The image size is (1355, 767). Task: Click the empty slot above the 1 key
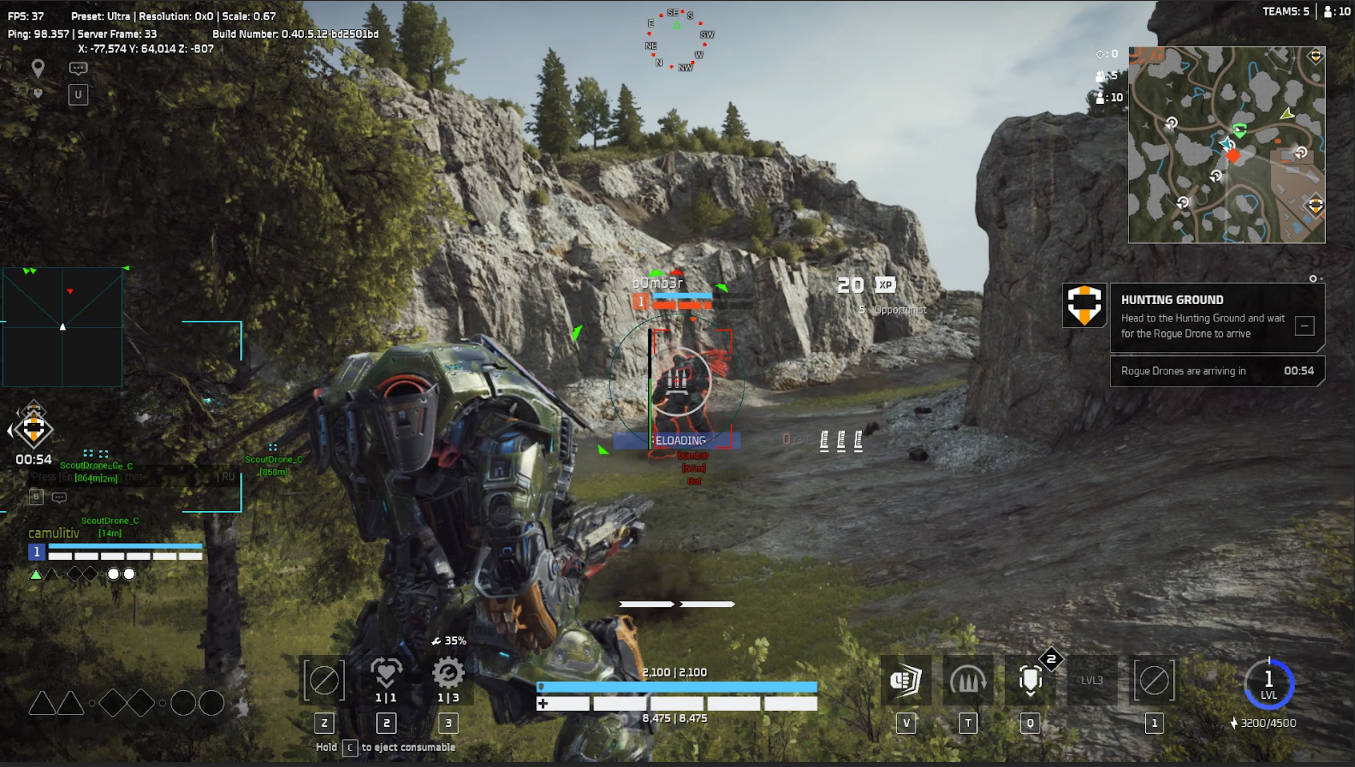pos(1153,681)
